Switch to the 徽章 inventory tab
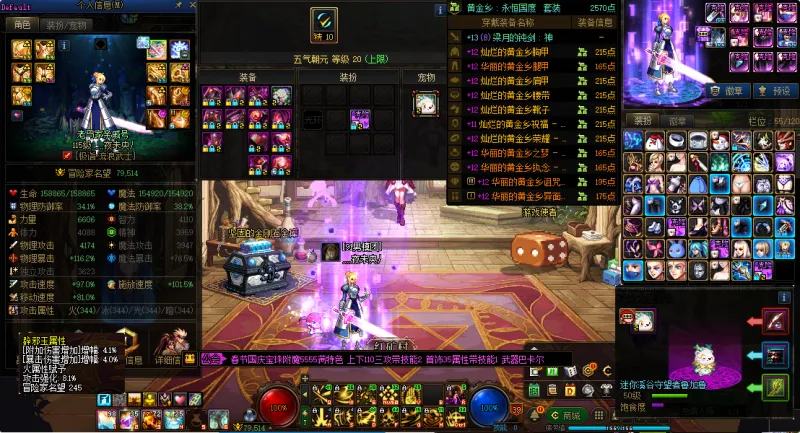The height and width of the screenshot is (433, 800). pyautogui.click(x=676, y=120)
